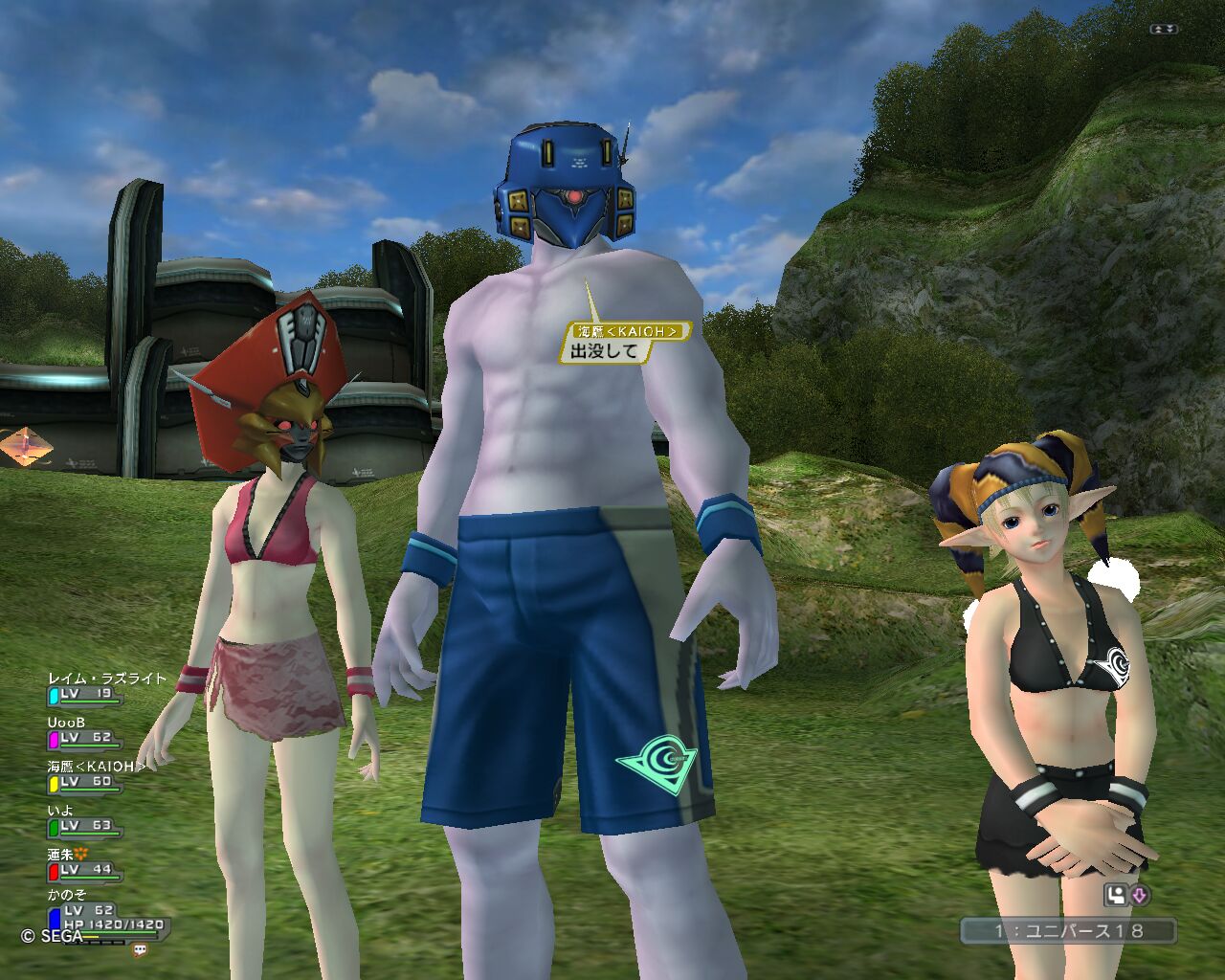Image resolution: width=1225 pixels, height=980 pixels.
Task: Click the white player status icon
Action: point(1116,896)
